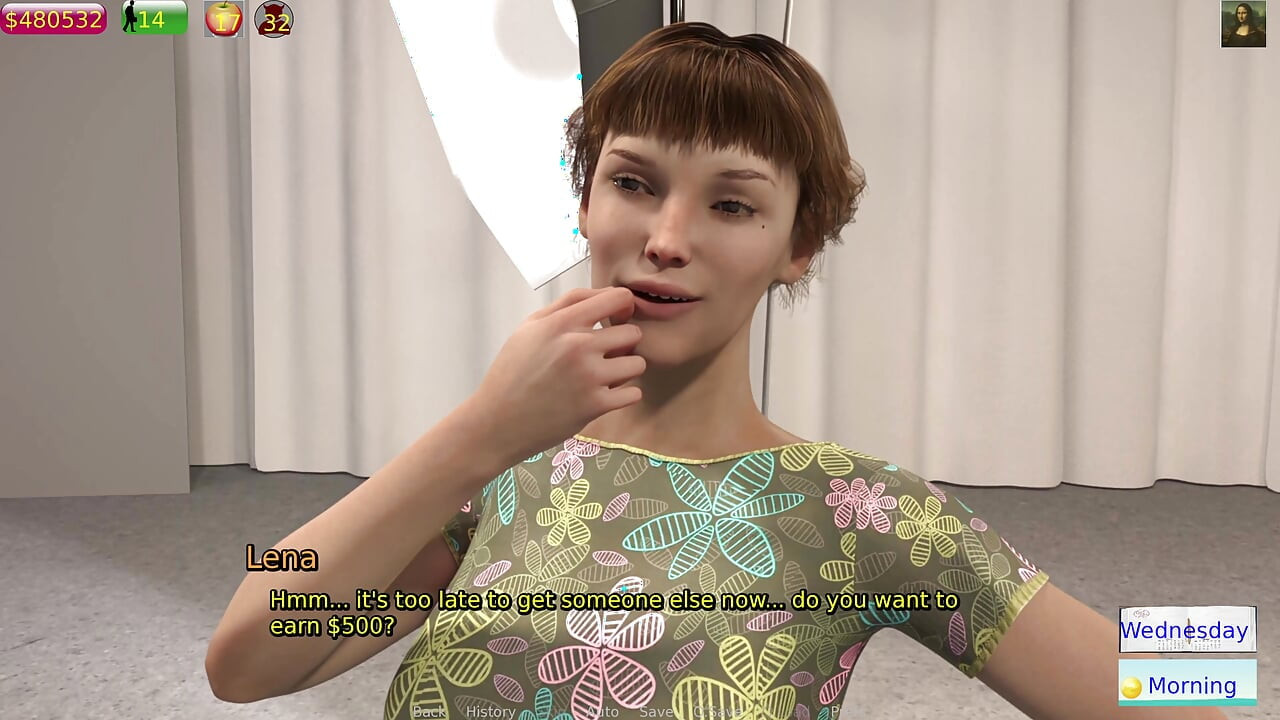Click the sun icon on the Morning panel

tap(1133, 684)
